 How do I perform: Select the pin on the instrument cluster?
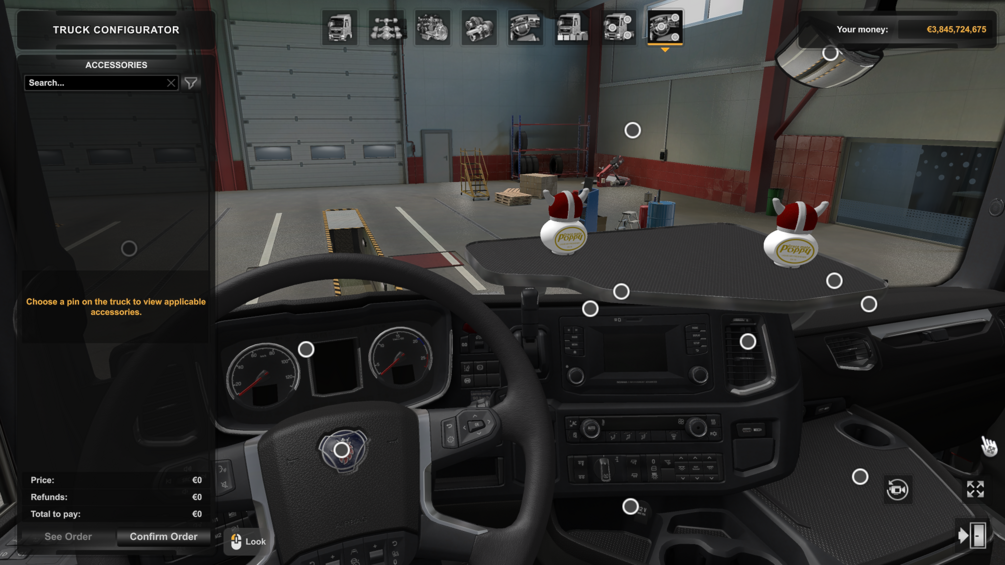click(x=306, y=349)
